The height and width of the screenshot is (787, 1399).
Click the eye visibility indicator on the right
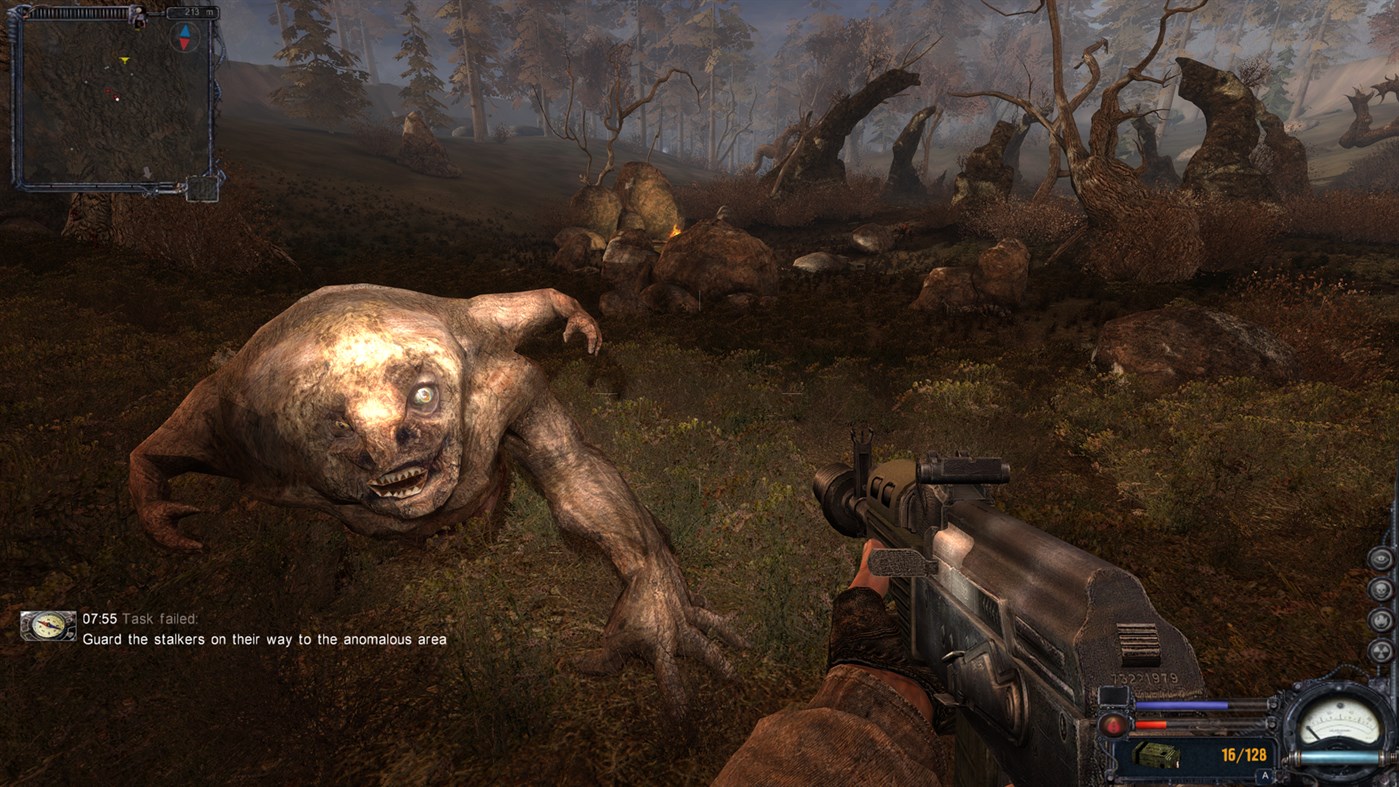point(1381,558)
